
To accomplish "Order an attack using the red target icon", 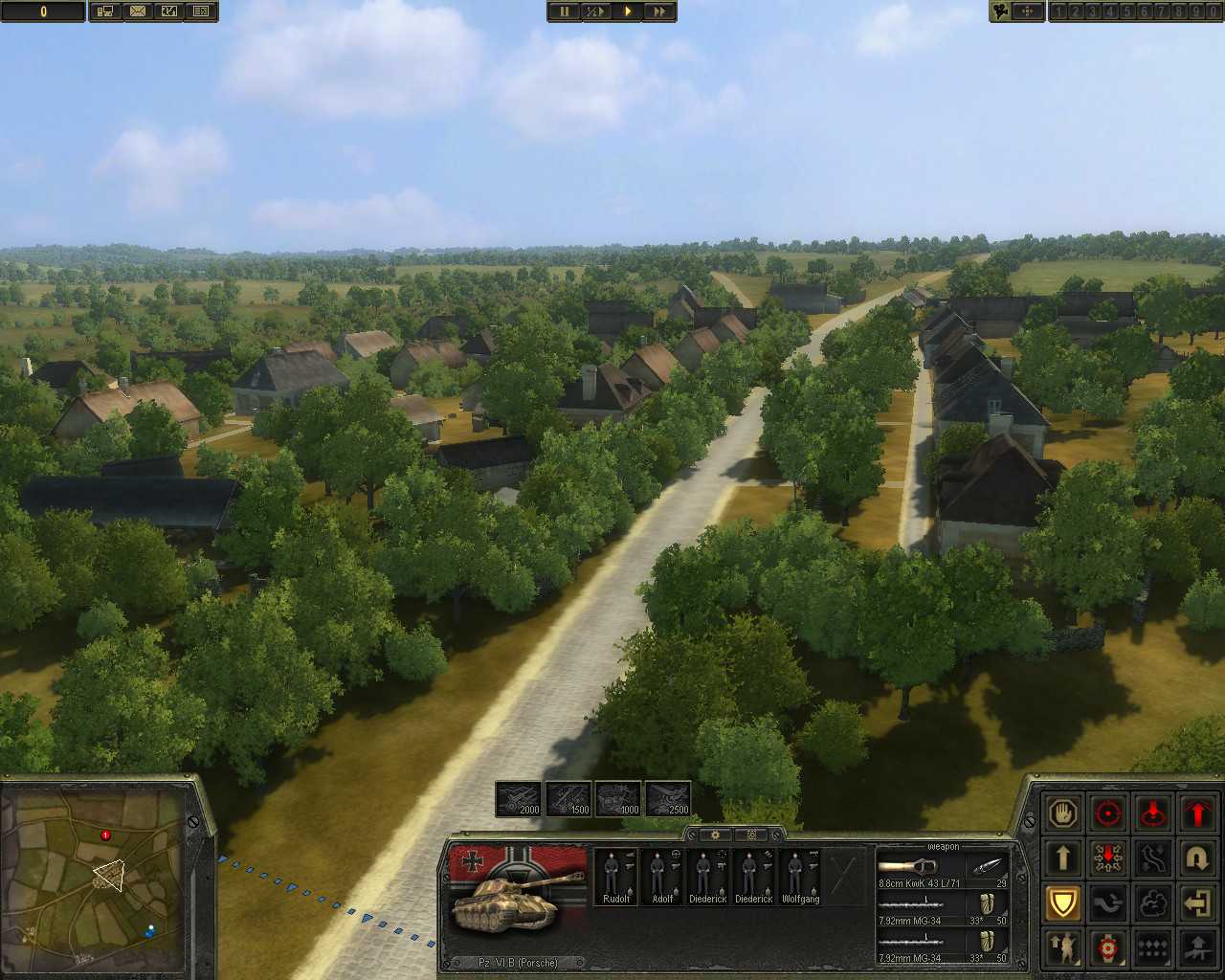I will [x=1107, y=813].
